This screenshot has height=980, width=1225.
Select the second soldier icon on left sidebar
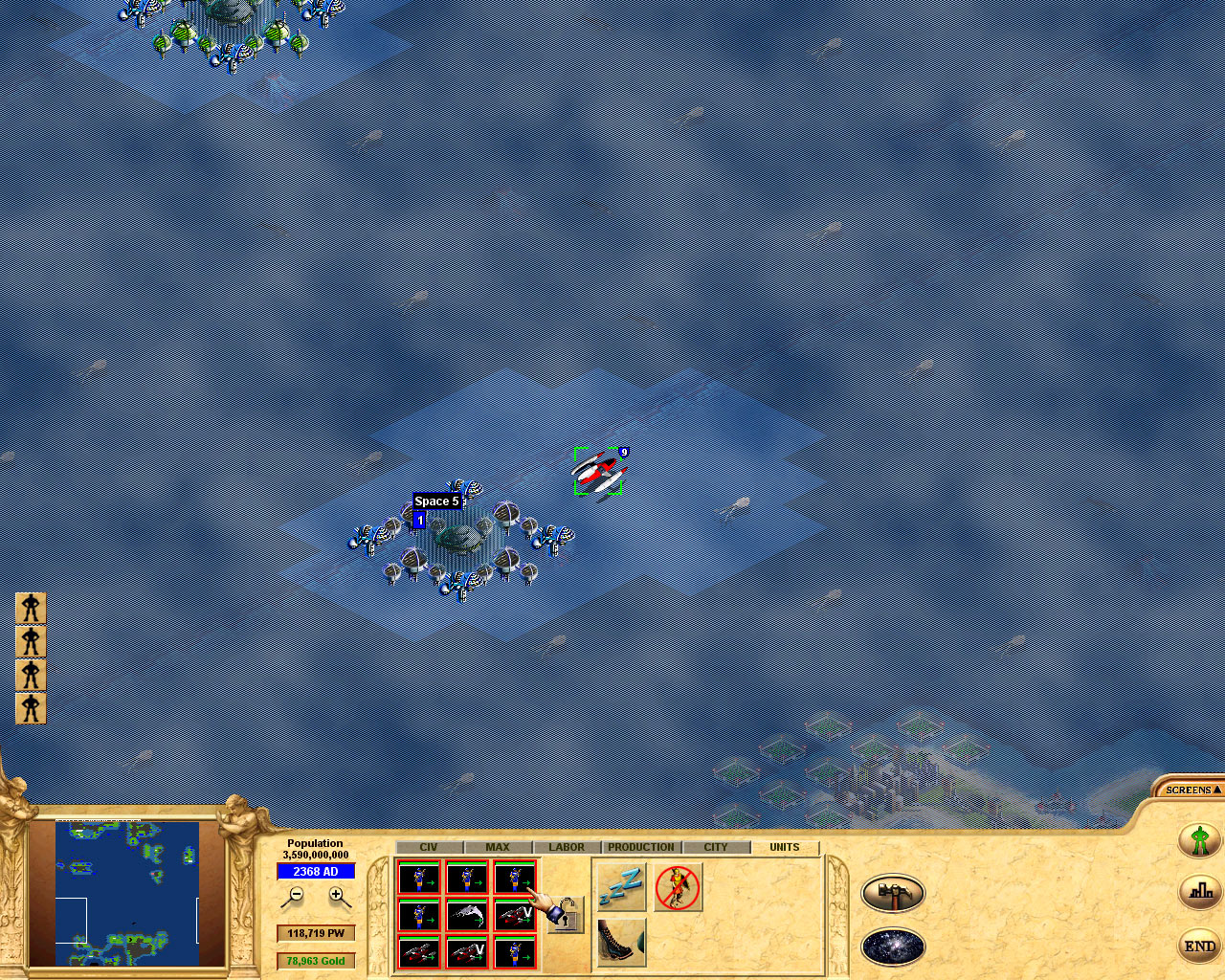point(30,641)
